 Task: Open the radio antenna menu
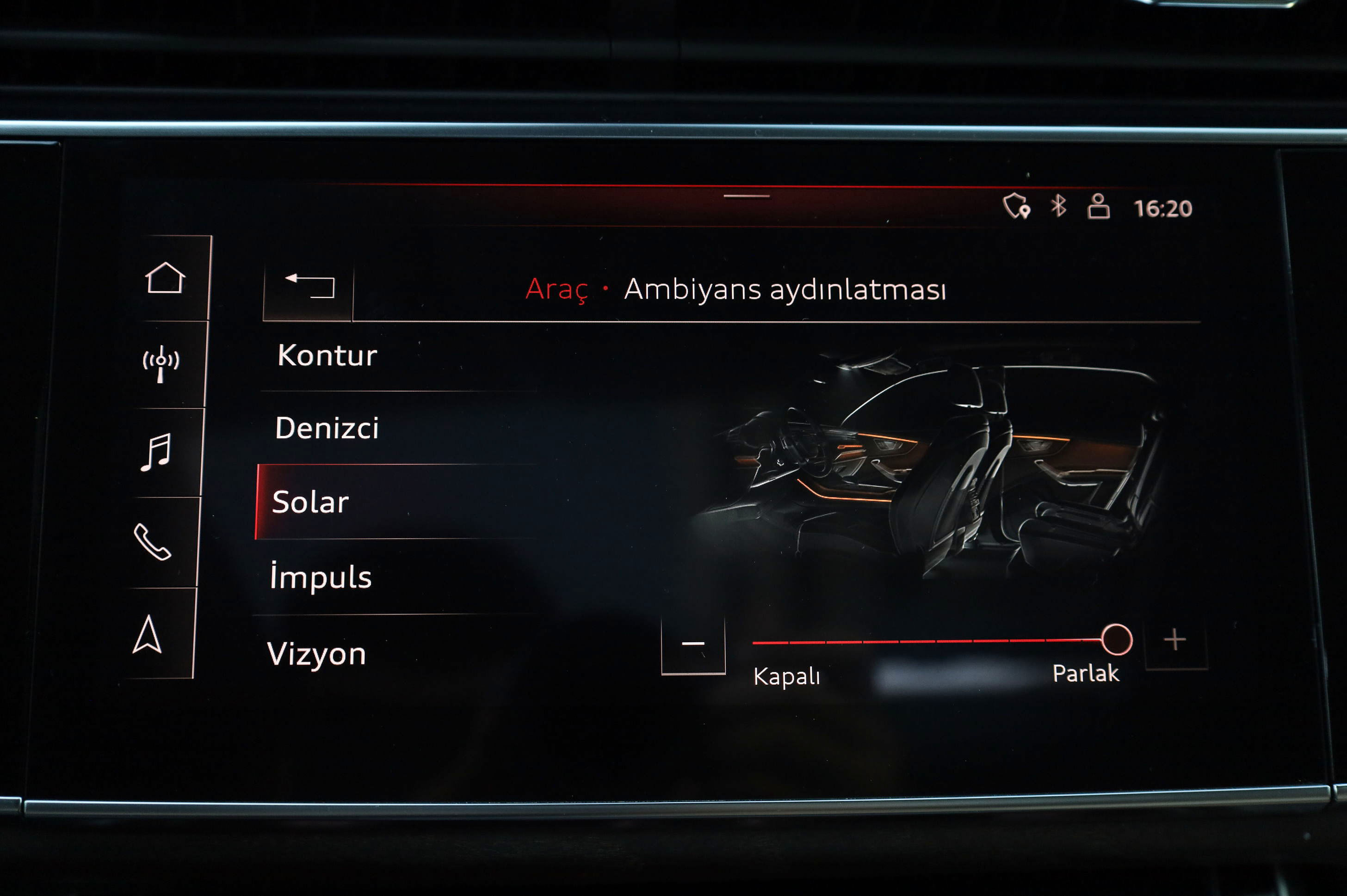pyautogui.click(x=161, y=364)
